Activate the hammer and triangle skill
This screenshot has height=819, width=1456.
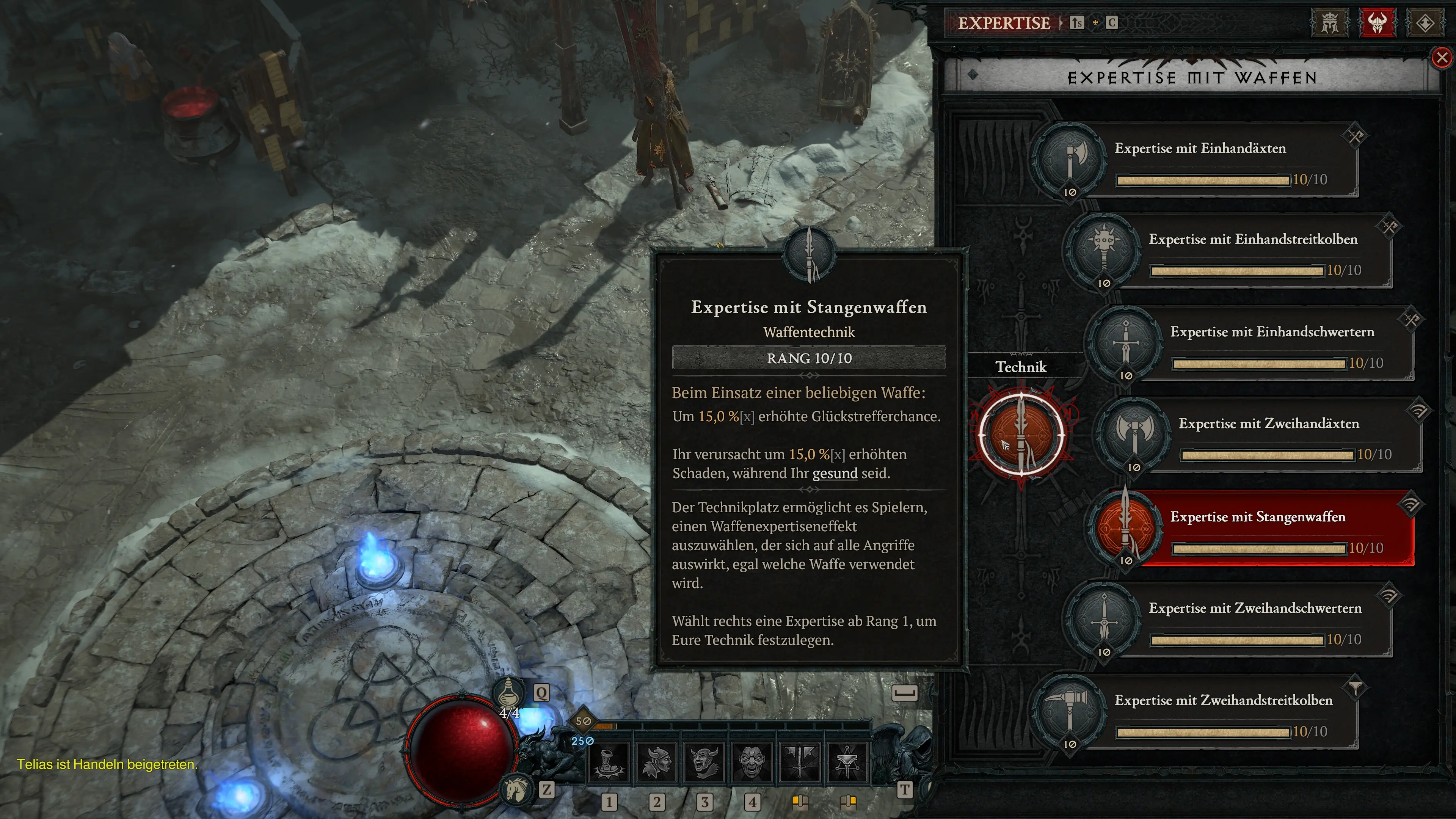[847, 763]
